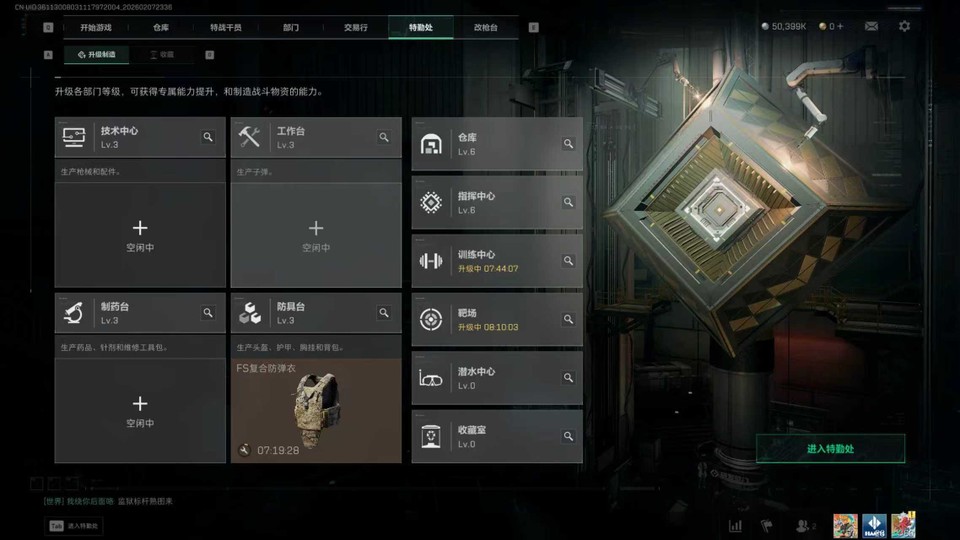Click the 进入特勤处 button
The image size is (960, 540).
830,448
